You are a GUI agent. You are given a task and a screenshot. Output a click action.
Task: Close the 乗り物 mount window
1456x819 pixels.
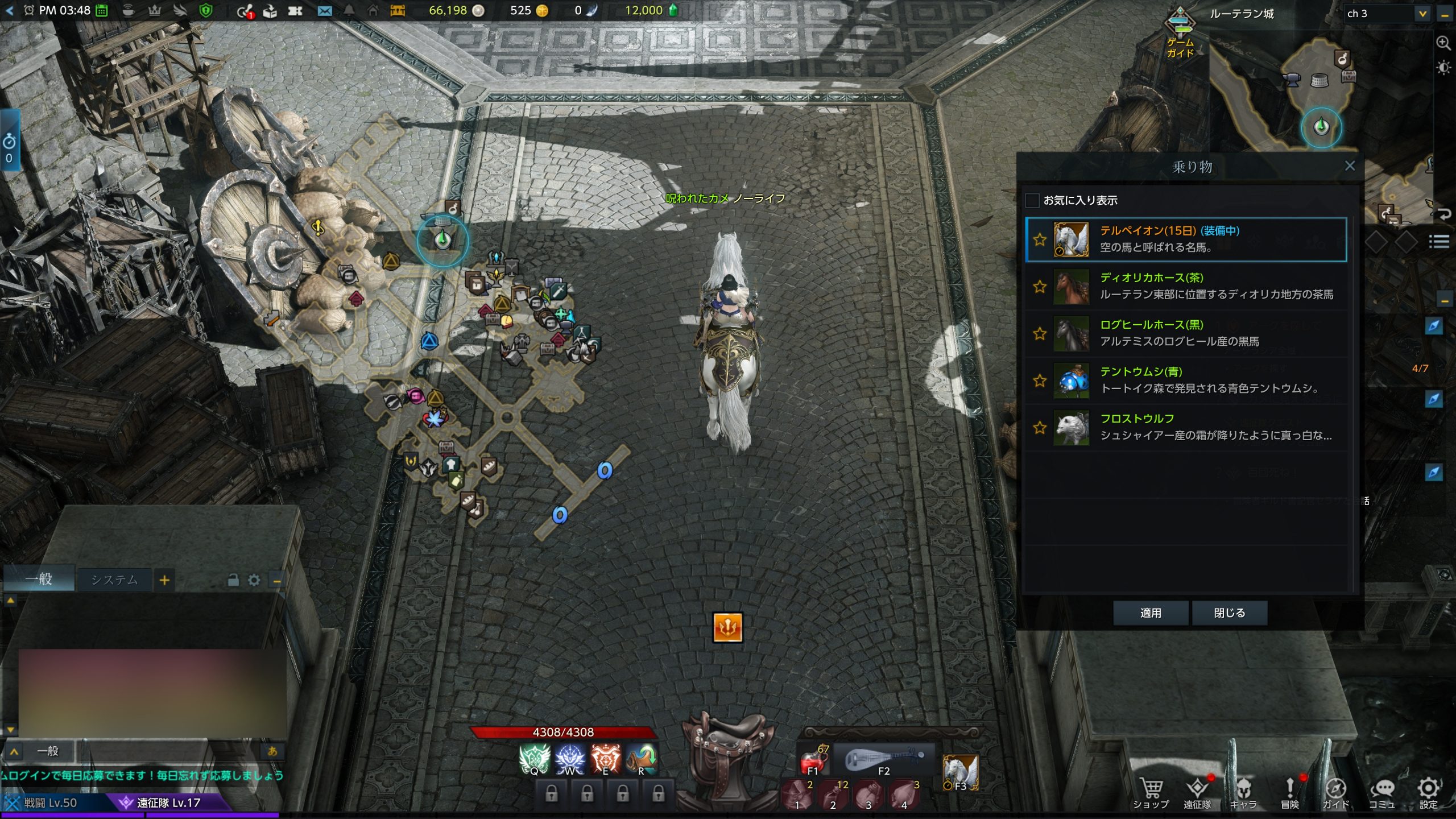click(x=1350, y=166)
